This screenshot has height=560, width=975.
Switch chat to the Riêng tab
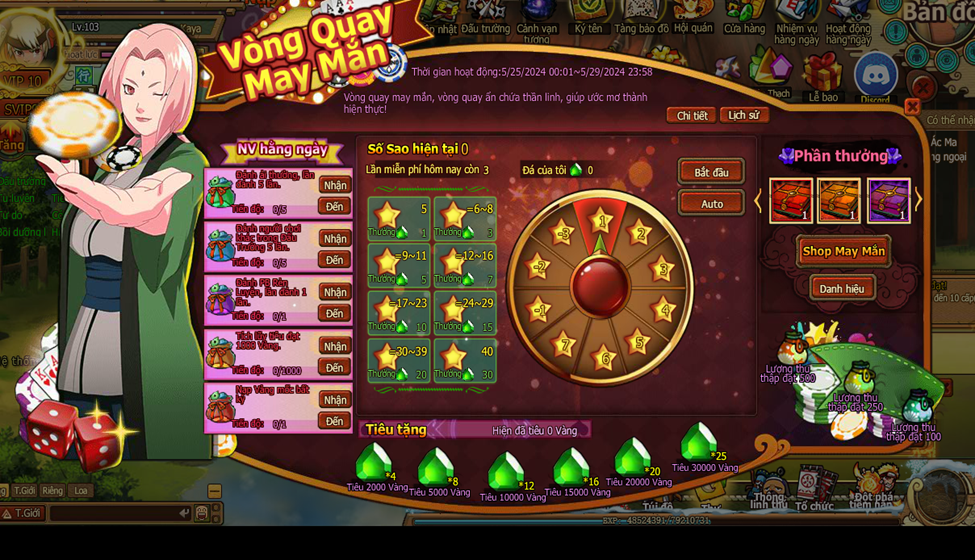tap(52, 491)
